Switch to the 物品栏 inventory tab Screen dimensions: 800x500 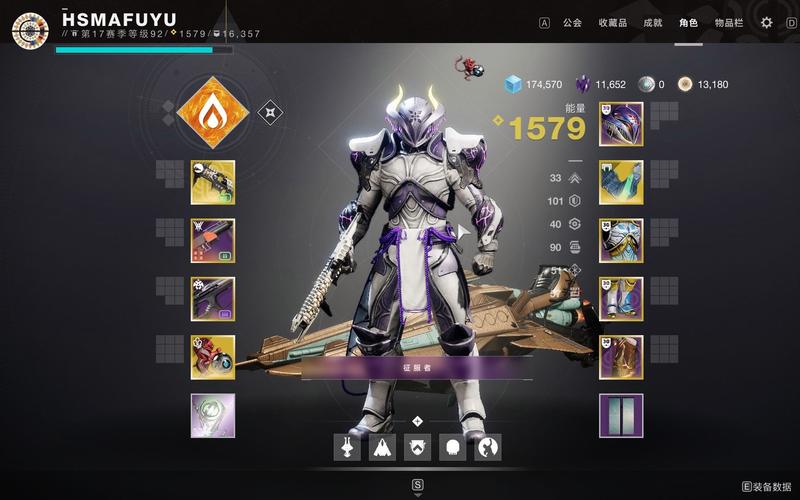click(729, 22)
